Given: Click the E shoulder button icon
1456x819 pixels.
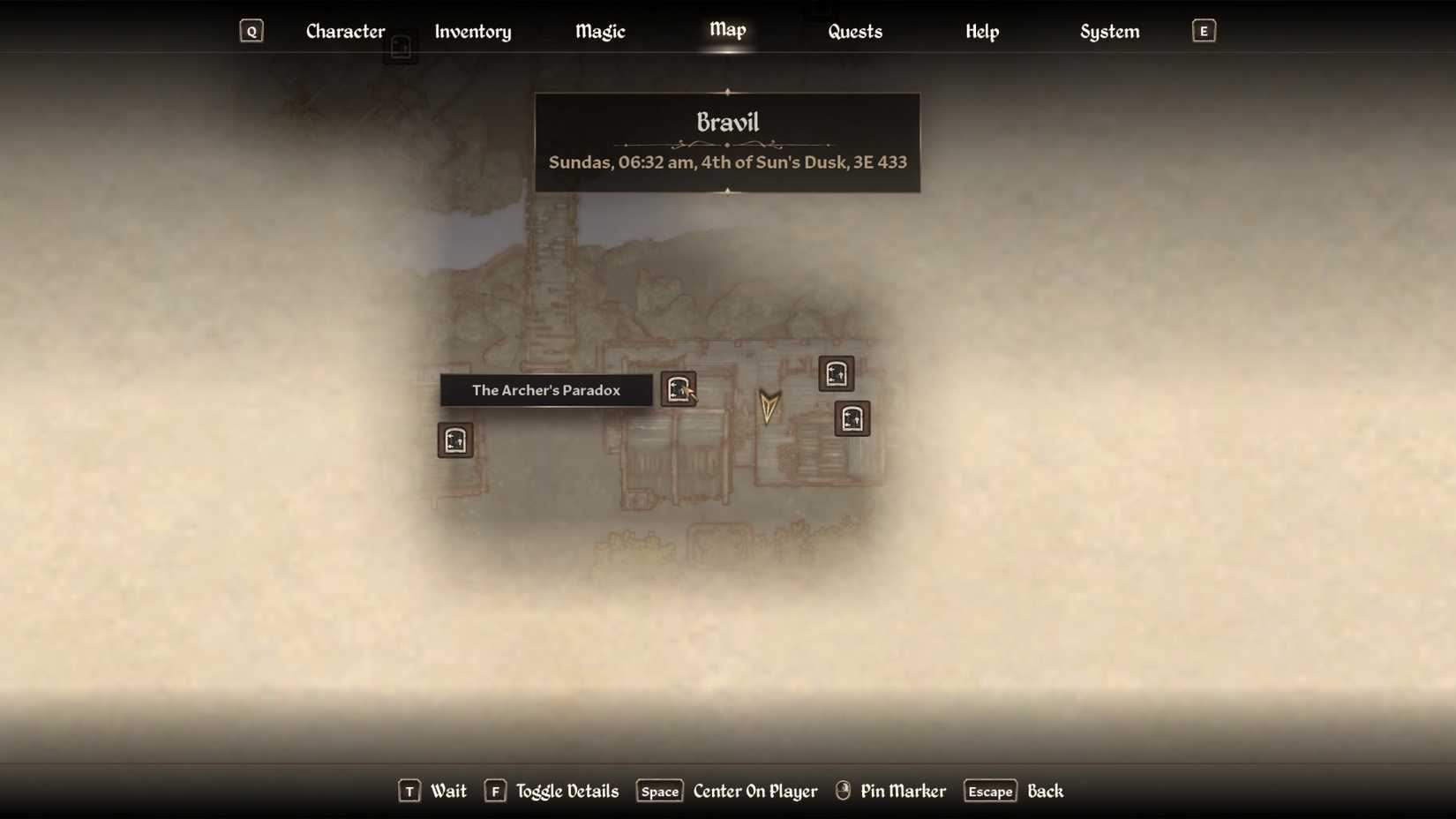Looking at the screenshot, I should coord(1203,30).
